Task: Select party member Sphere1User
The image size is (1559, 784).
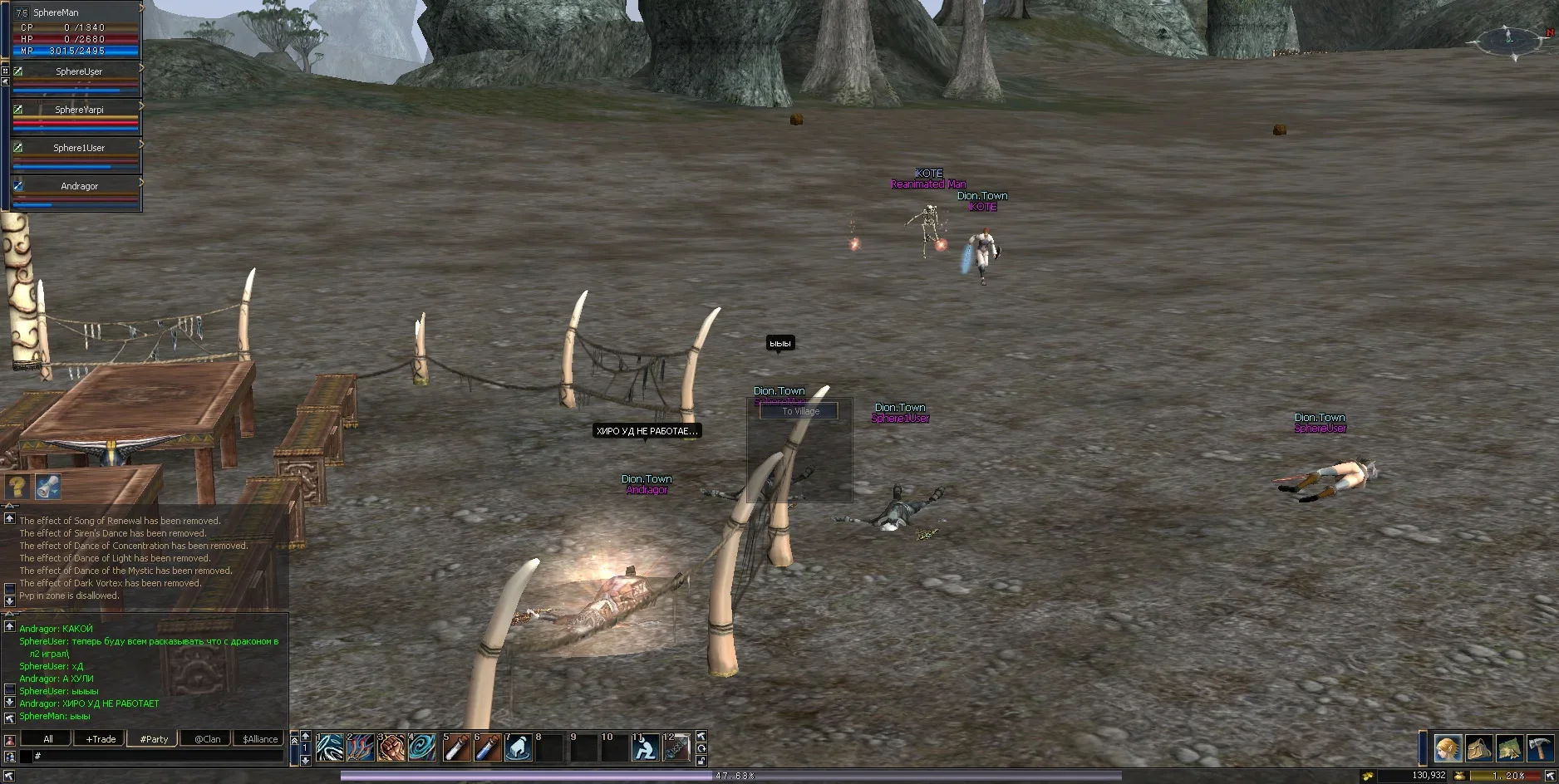Action: coord(79,149)
